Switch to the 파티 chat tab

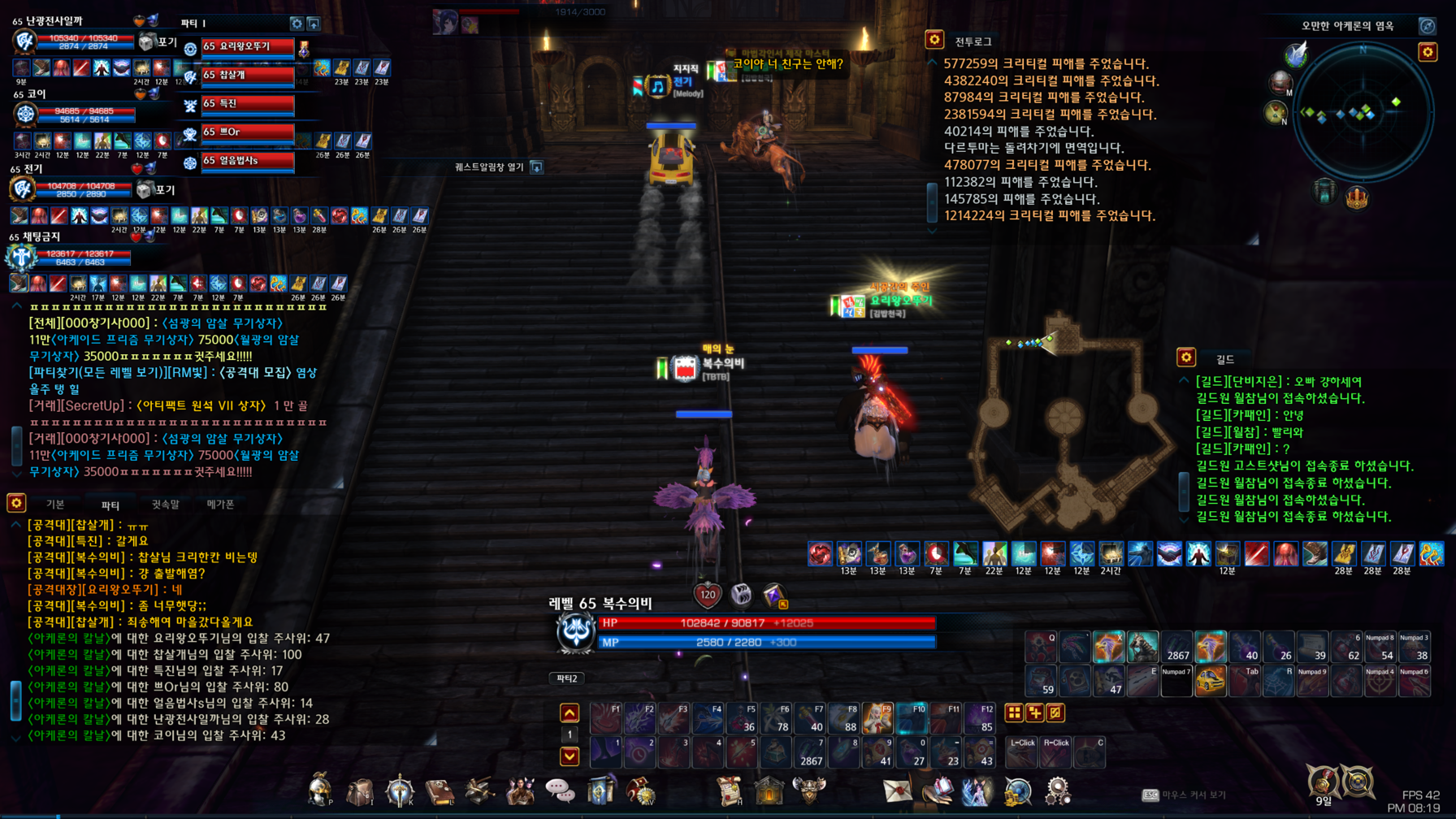[x=110, y=505]
